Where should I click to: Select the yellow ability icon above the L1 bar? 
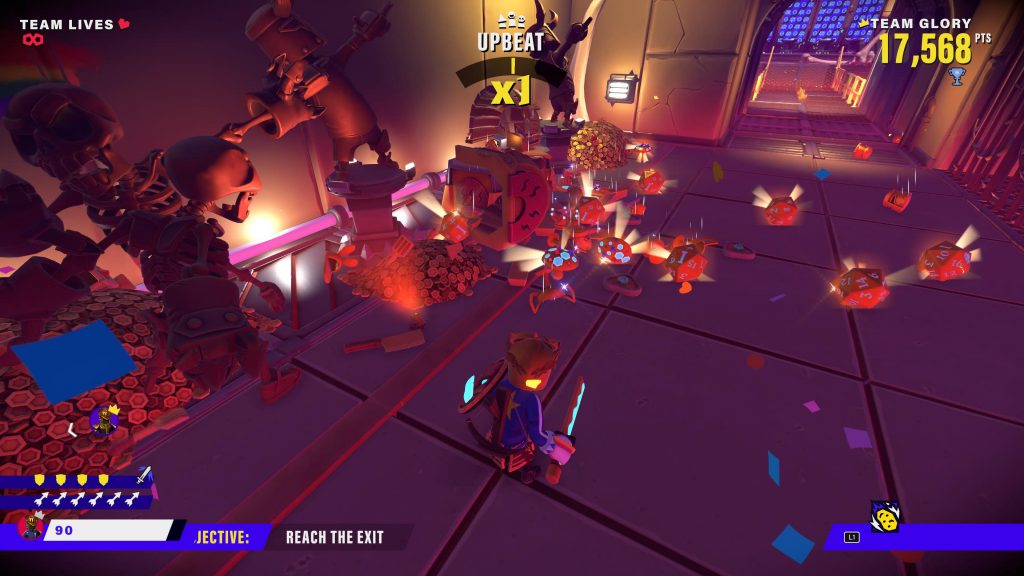(884, 516)
